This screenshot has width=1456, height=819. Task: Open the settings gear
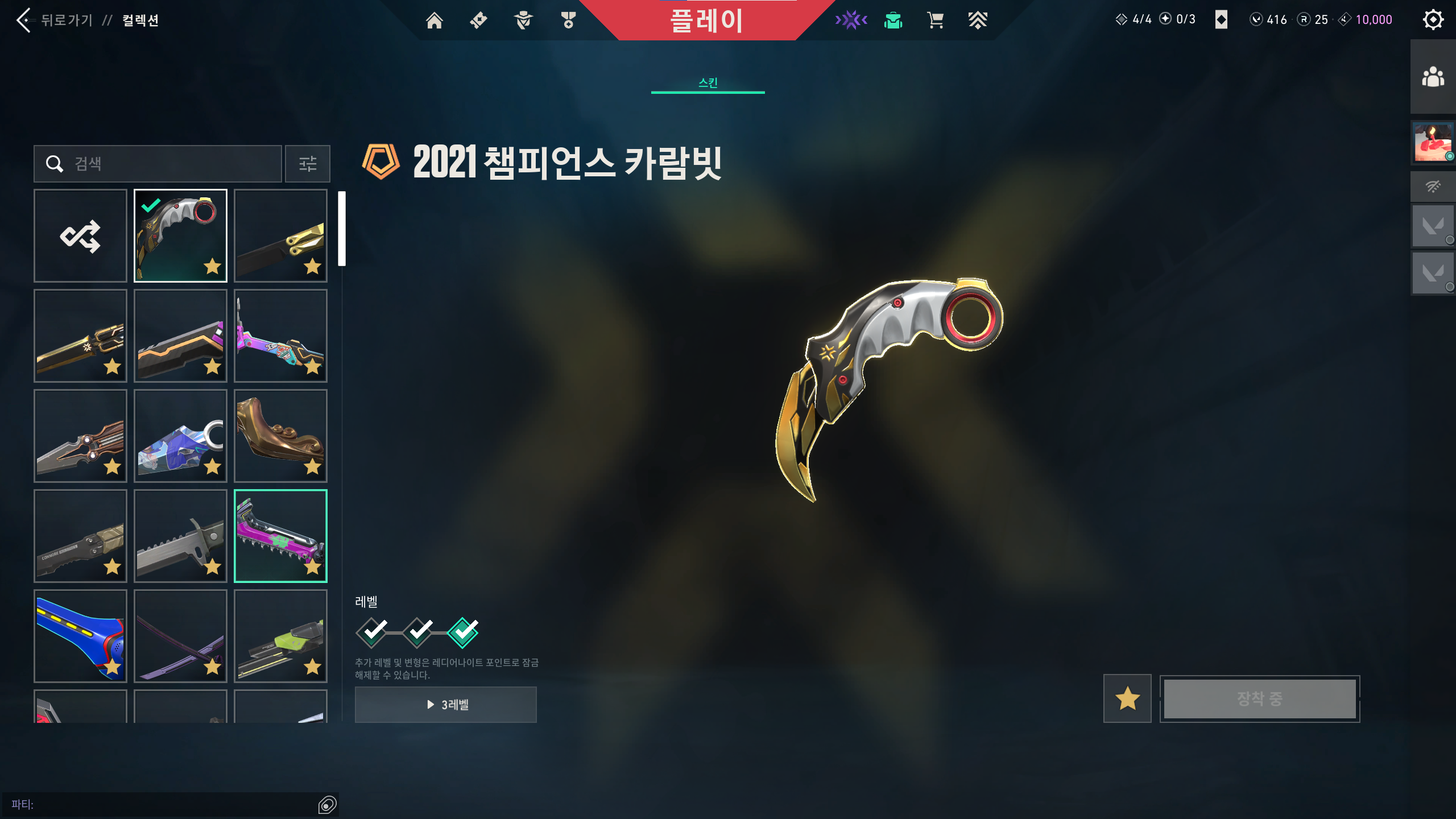(x=1433, y=20)
